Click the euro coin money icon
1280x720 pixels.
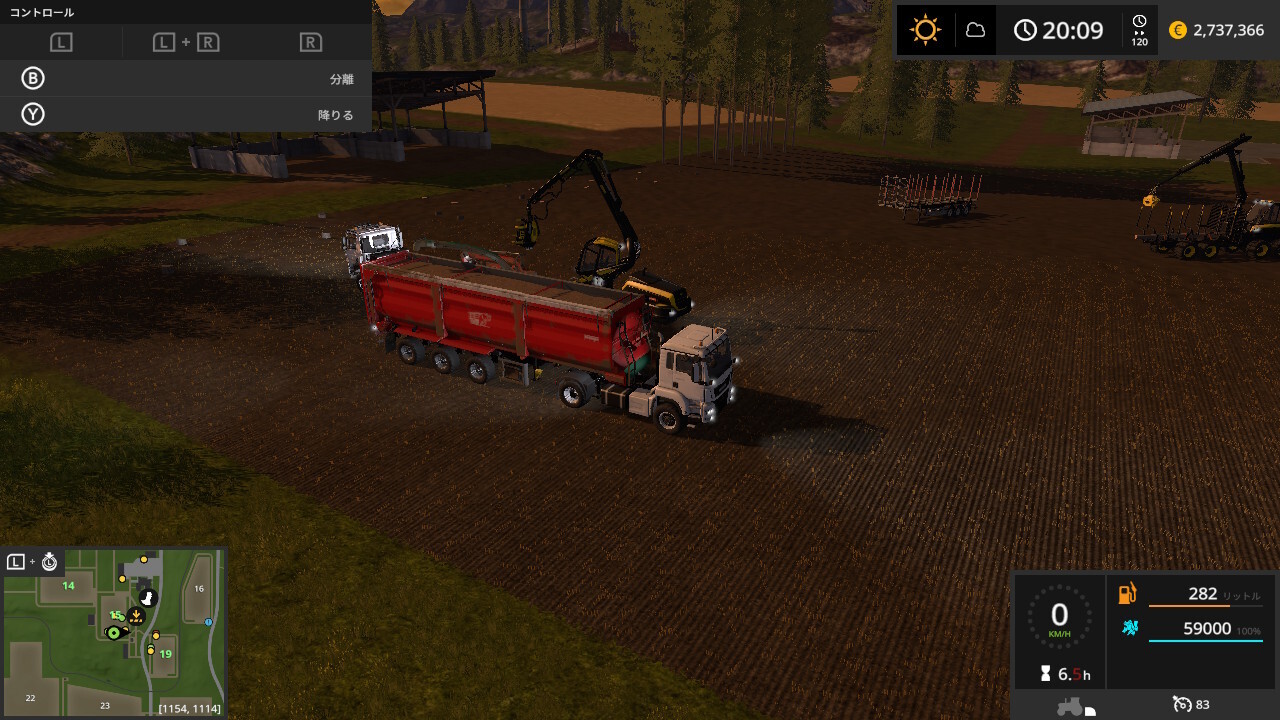pyautogui.click(x=1178, y=30)
